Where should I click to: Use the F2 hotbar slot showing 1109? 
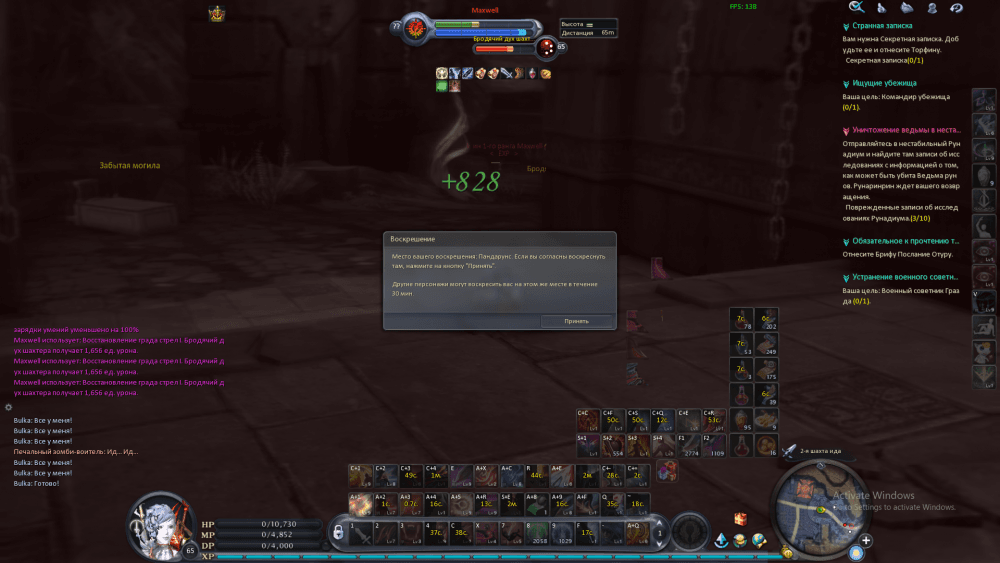[x=714, y=444]
